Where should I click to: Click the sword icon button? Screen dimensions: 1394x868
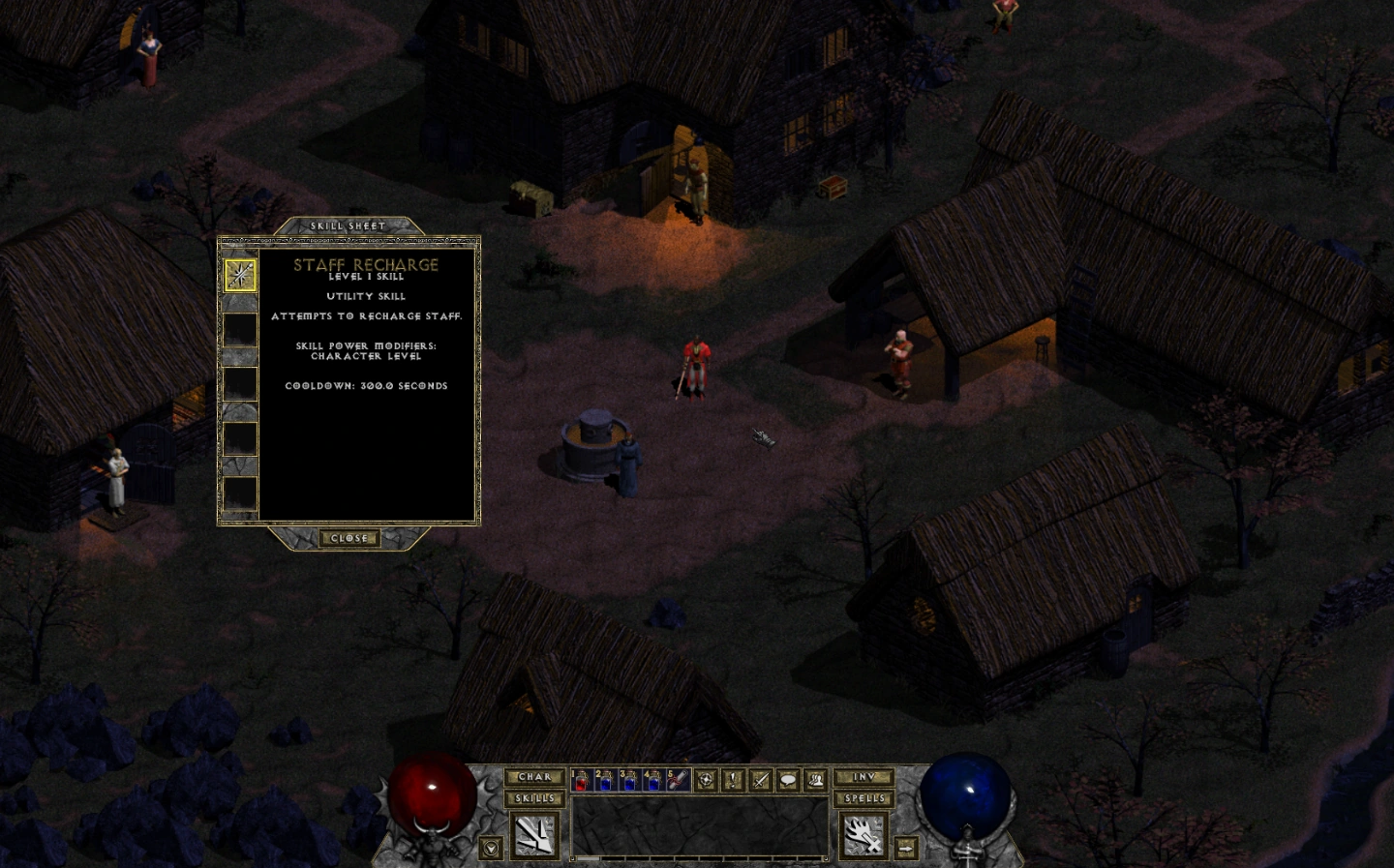click(x=761, y=780)
